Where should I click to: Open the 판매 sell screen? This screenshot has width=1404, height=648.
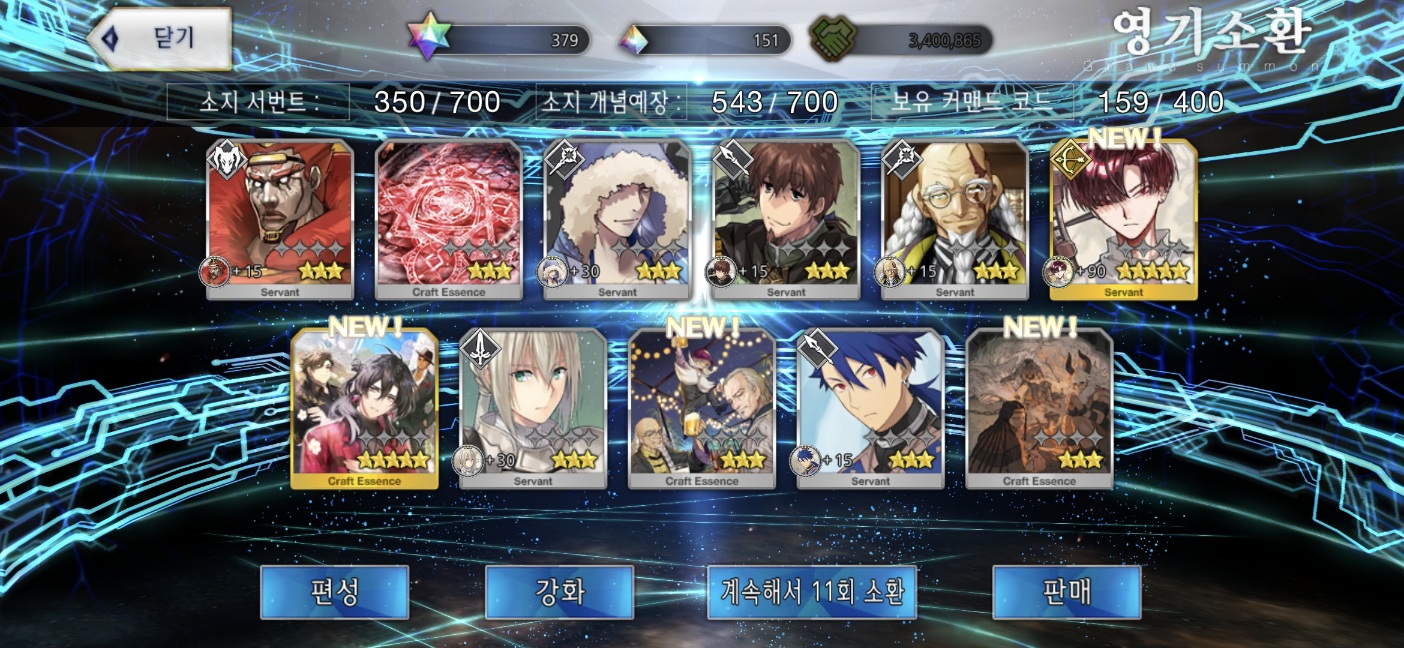tap(1066, 592)
